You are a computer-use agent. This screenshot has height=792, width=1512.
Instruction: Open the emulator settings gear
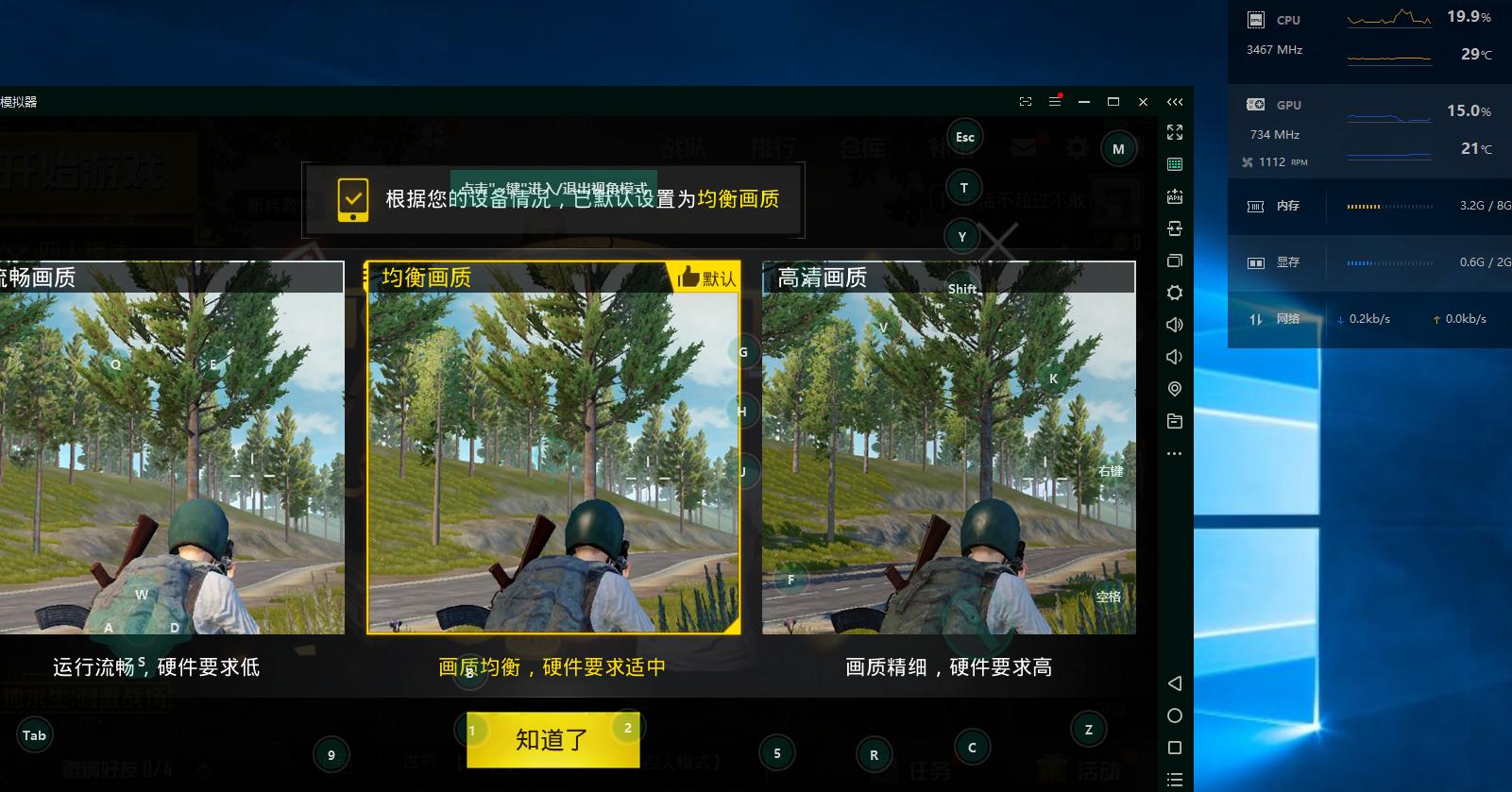point(1175,293)
